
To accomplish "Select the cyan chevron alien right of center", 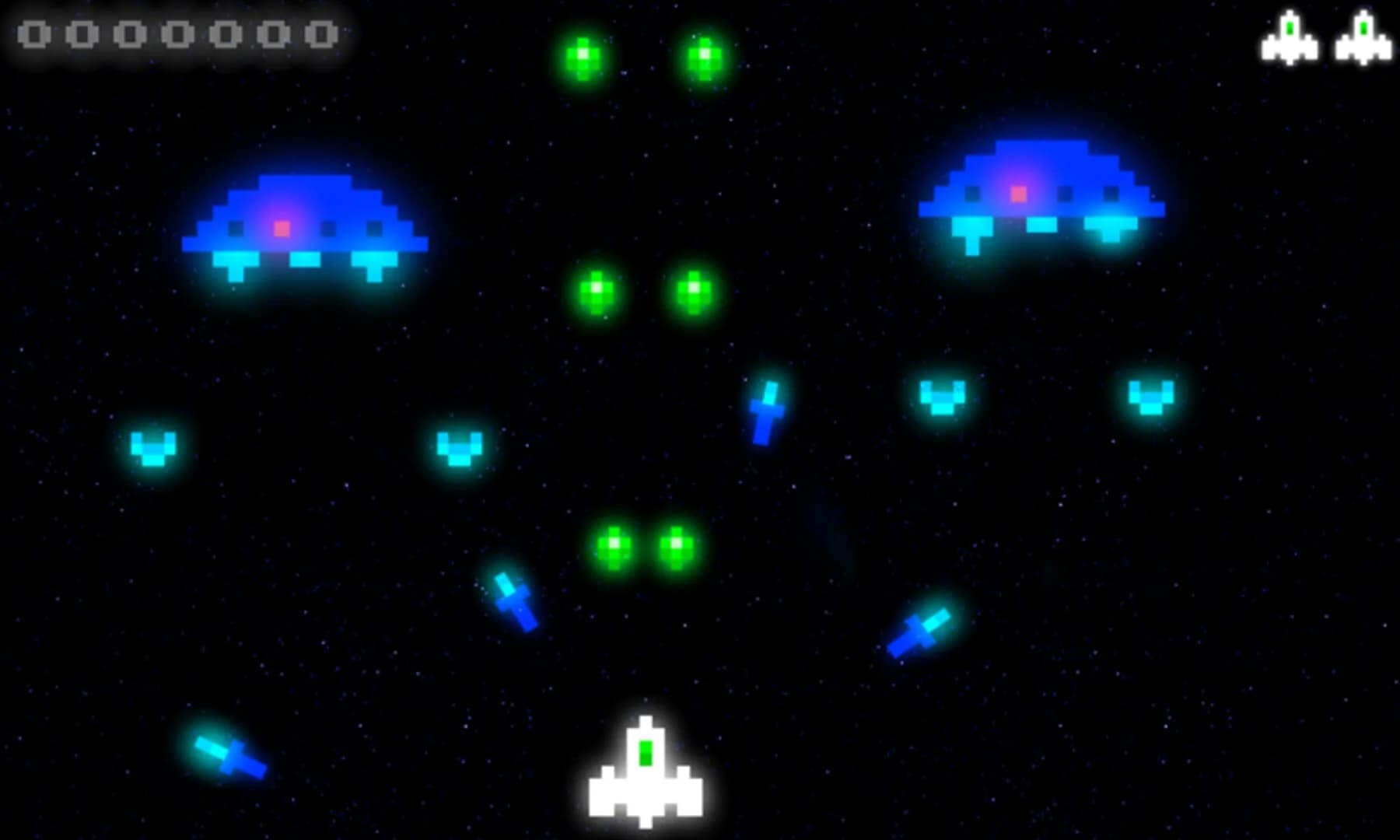I will (943, 398).
